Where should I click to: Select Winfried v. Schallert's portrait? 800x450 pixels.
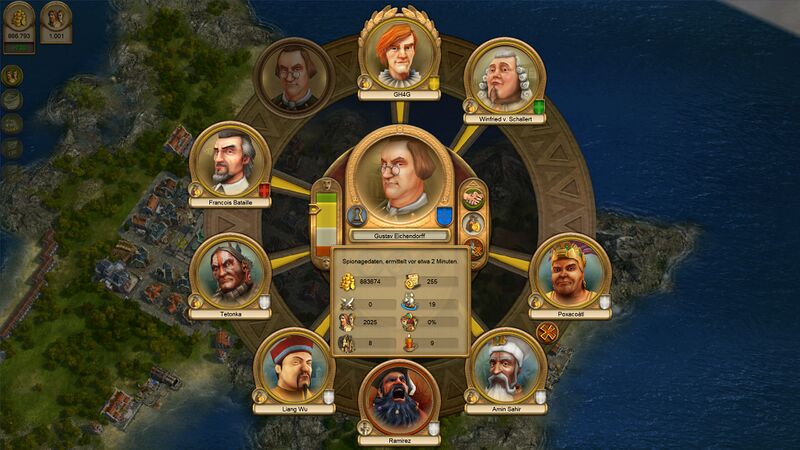[505, 78]
